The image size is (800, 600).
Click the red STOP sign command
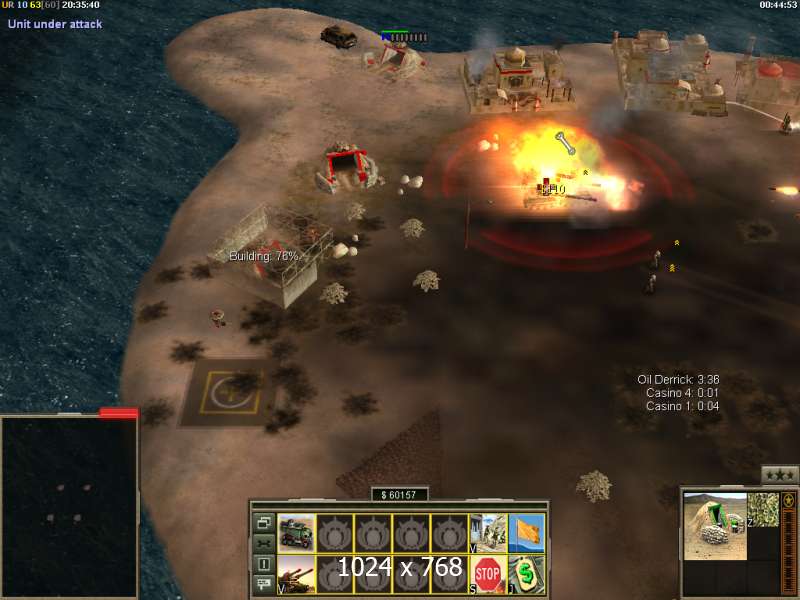coord(488,574)
